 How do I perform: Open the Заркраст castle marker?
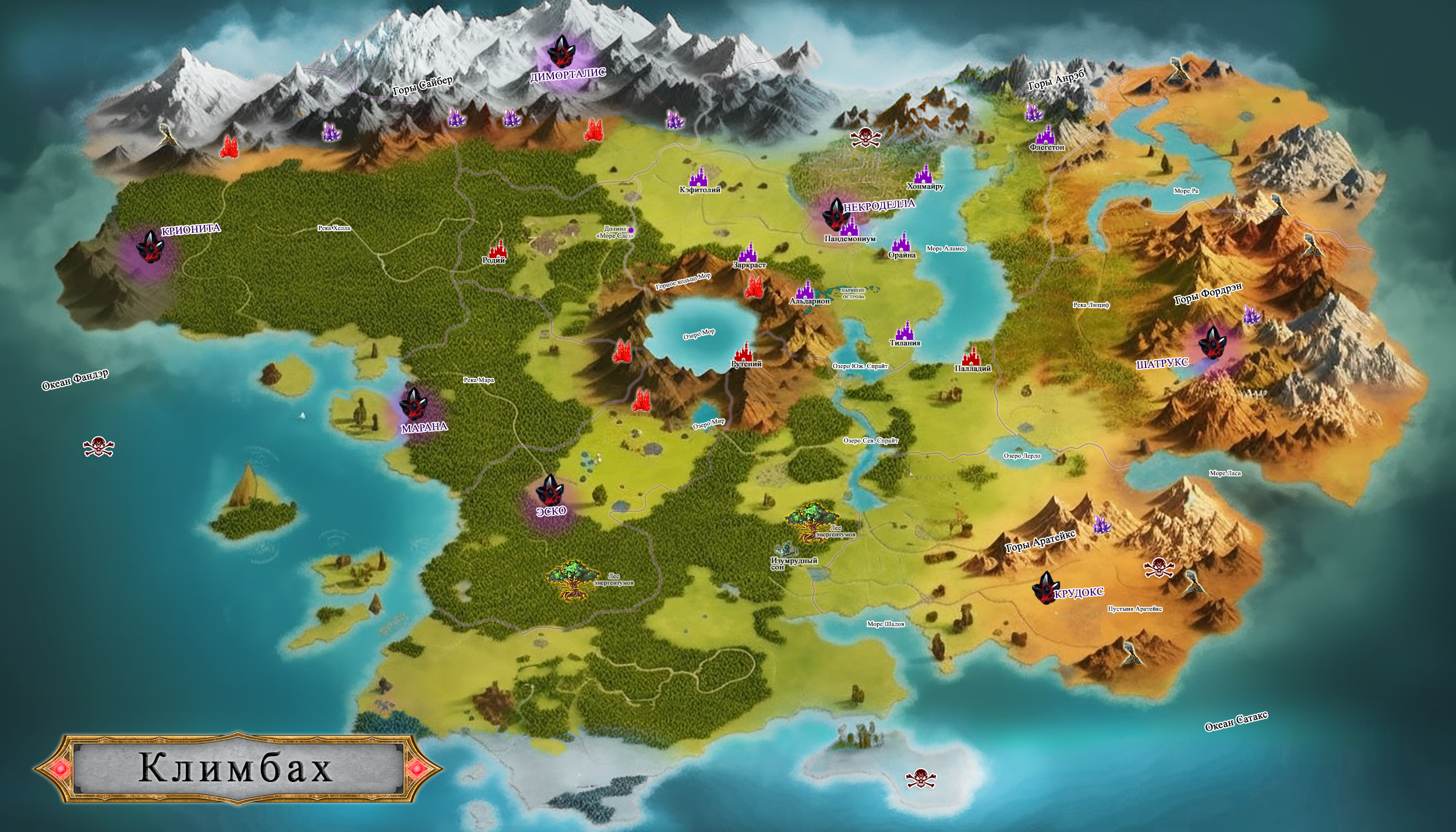pos(748,252)
